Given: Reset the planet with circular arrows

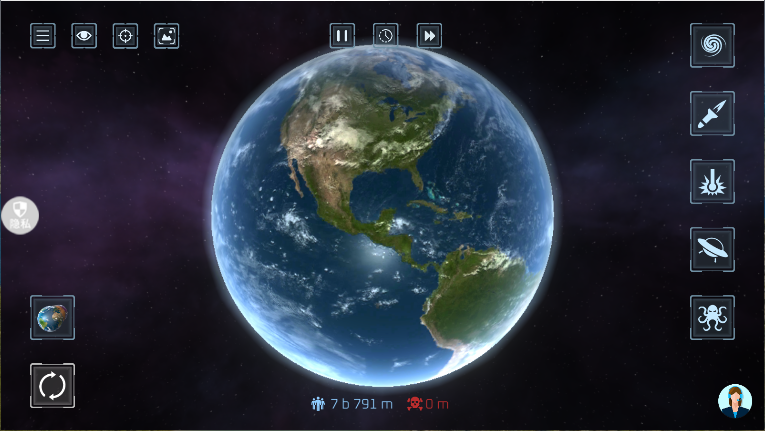Looking at the screenshot, I should (x=52, y=385).
